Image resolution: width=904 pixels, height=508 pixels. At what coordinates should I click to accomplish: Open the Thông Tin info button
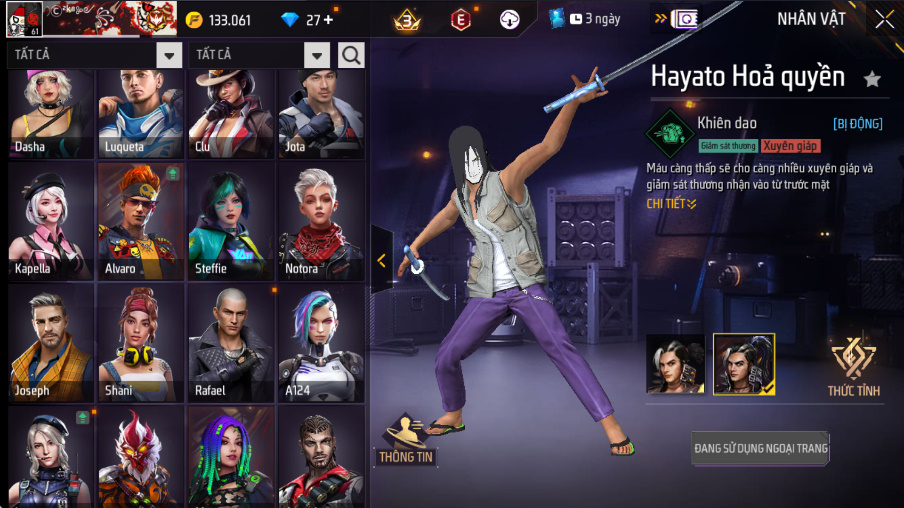[405, 440]
